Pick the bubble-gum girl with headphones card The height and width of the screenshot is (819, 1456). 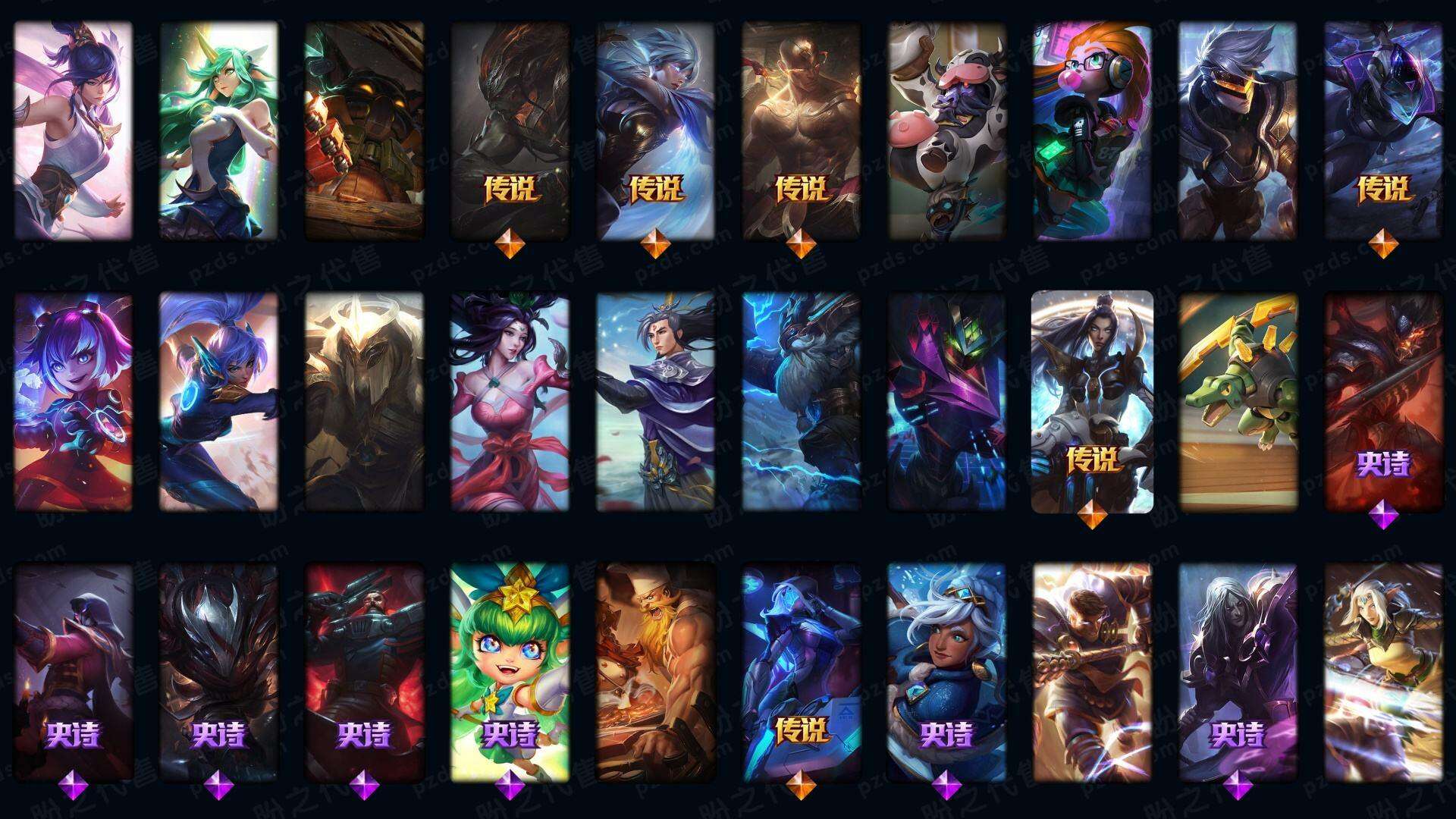pyautogui.click(x=1092, y=130)
